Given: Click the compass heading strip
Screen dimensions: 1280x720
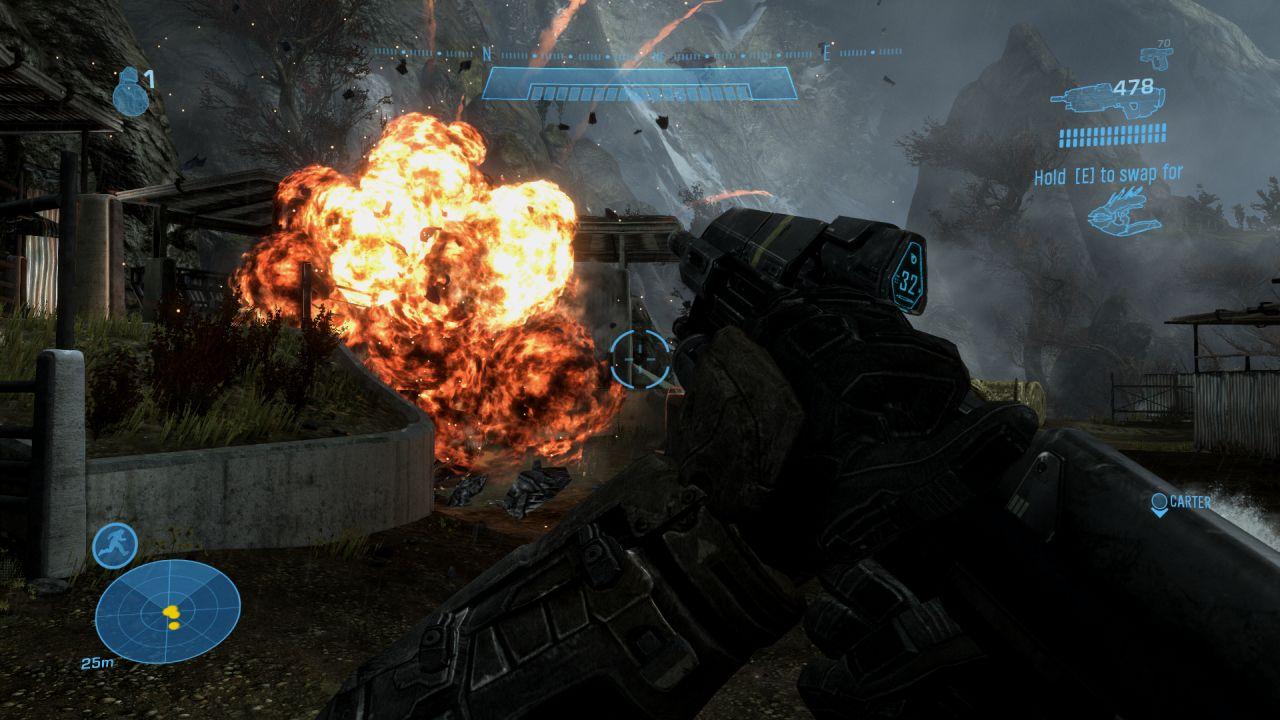Looking at the screenshot, I should coord(638,52).
